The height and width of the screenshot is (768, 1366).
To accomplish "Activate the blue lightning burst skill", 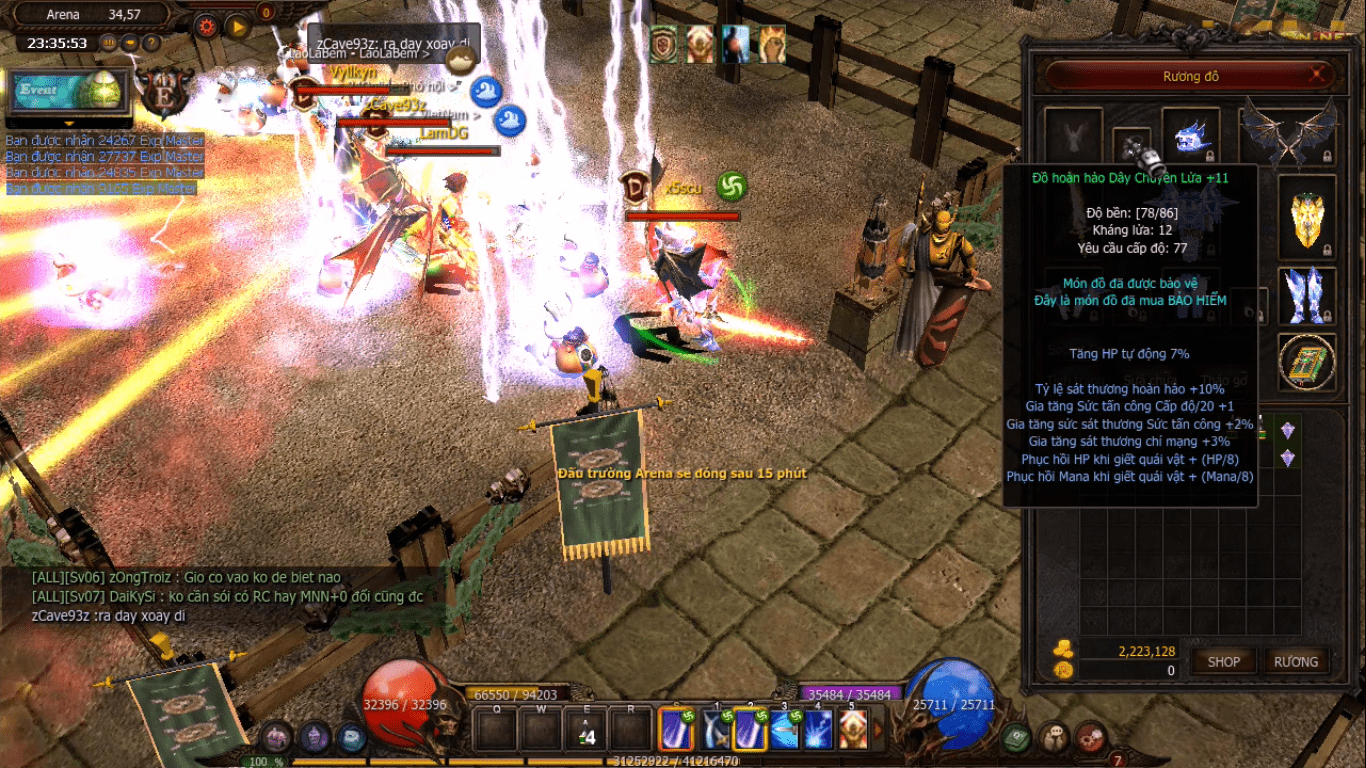I will pos(819,729).
